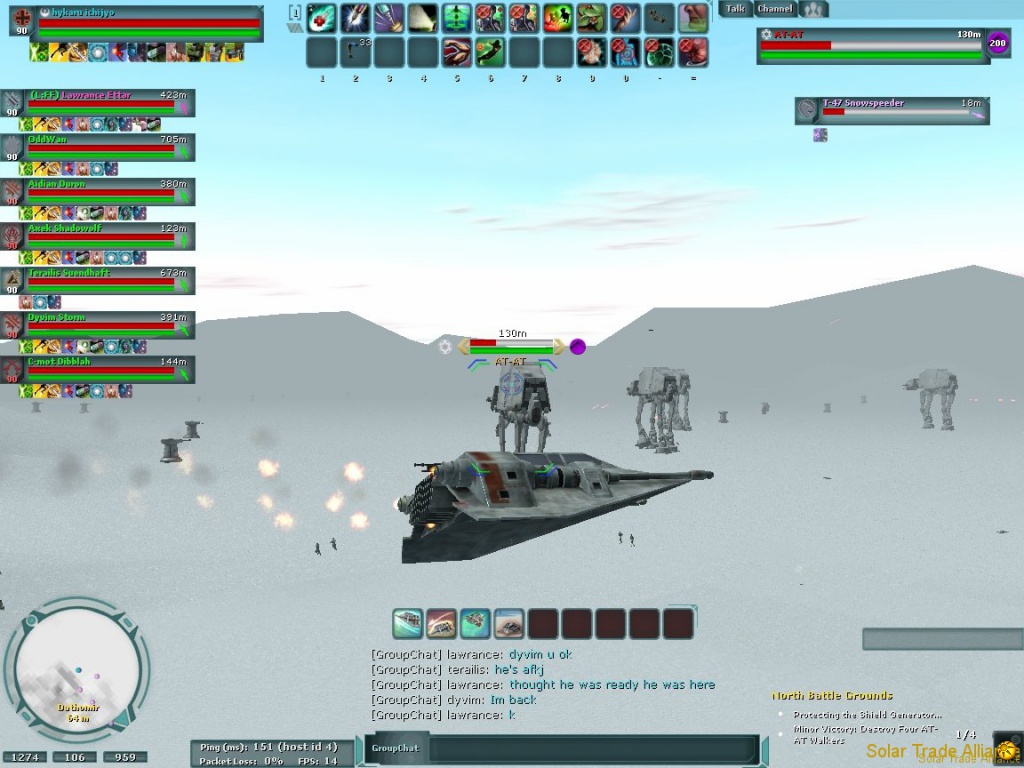Image resolution: width=1024 pixels, height=768 pixels.
Task: Open the Talk chat tab
Action: click(735, 9)
